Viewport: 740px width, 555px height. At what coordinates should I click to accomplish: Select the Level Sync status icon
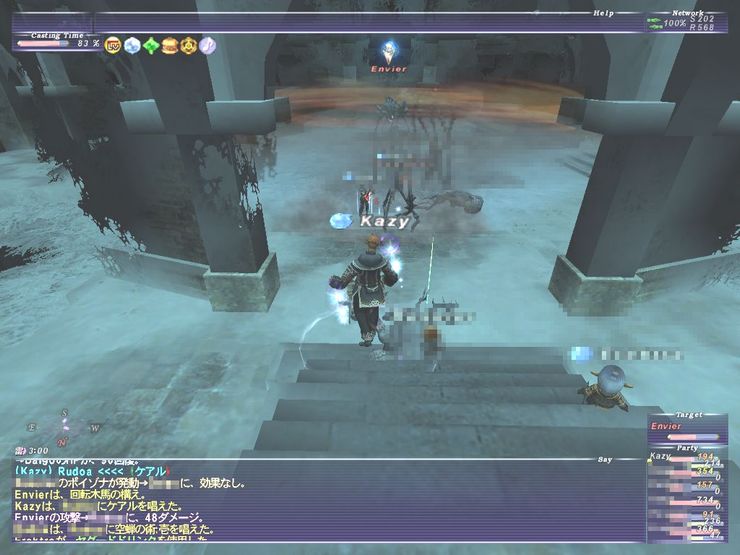pos(113,45)
